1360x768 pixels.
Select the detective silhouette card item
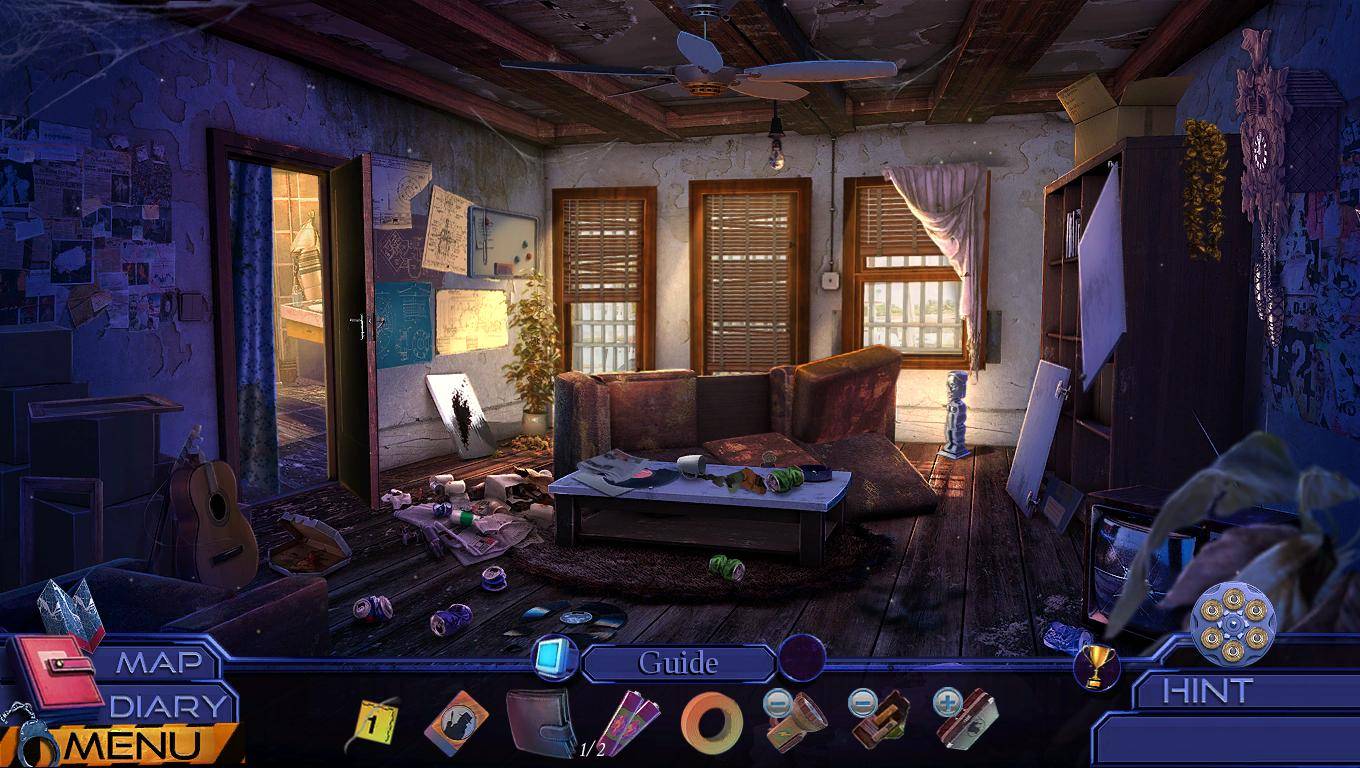click(456, 722)
